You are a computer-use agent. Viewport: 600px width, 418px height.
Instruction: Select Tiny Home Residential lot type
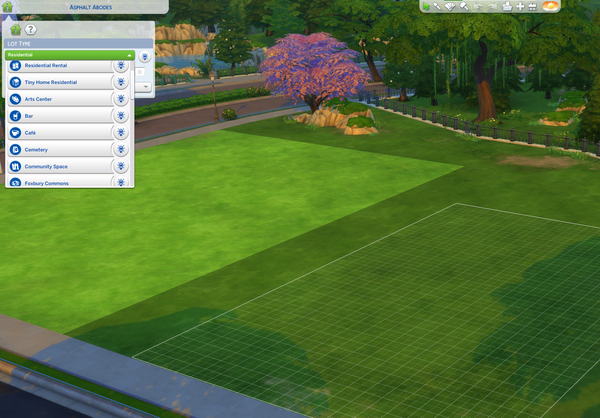pyautogui.click(x=58, y=83)
